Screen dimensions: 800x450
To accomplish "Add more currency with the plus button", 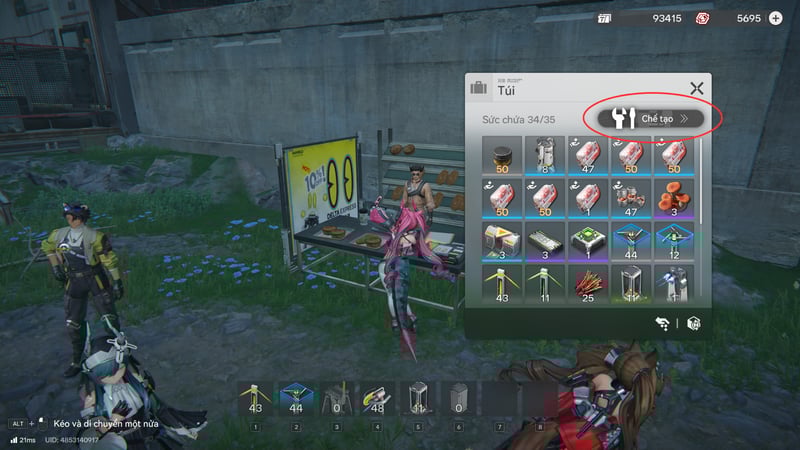I will [x=775, y=18].
